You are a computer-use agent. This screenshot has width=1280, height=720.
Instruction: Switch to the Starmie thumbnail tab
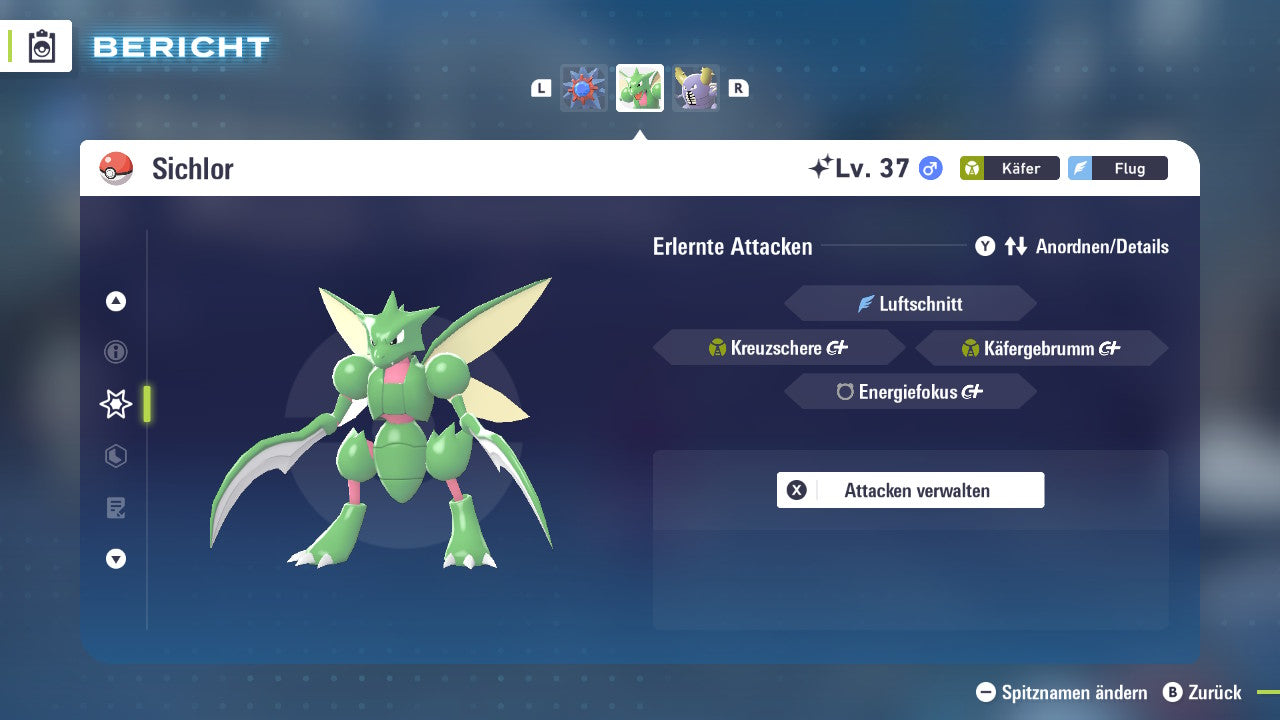(x=584, y=87)
